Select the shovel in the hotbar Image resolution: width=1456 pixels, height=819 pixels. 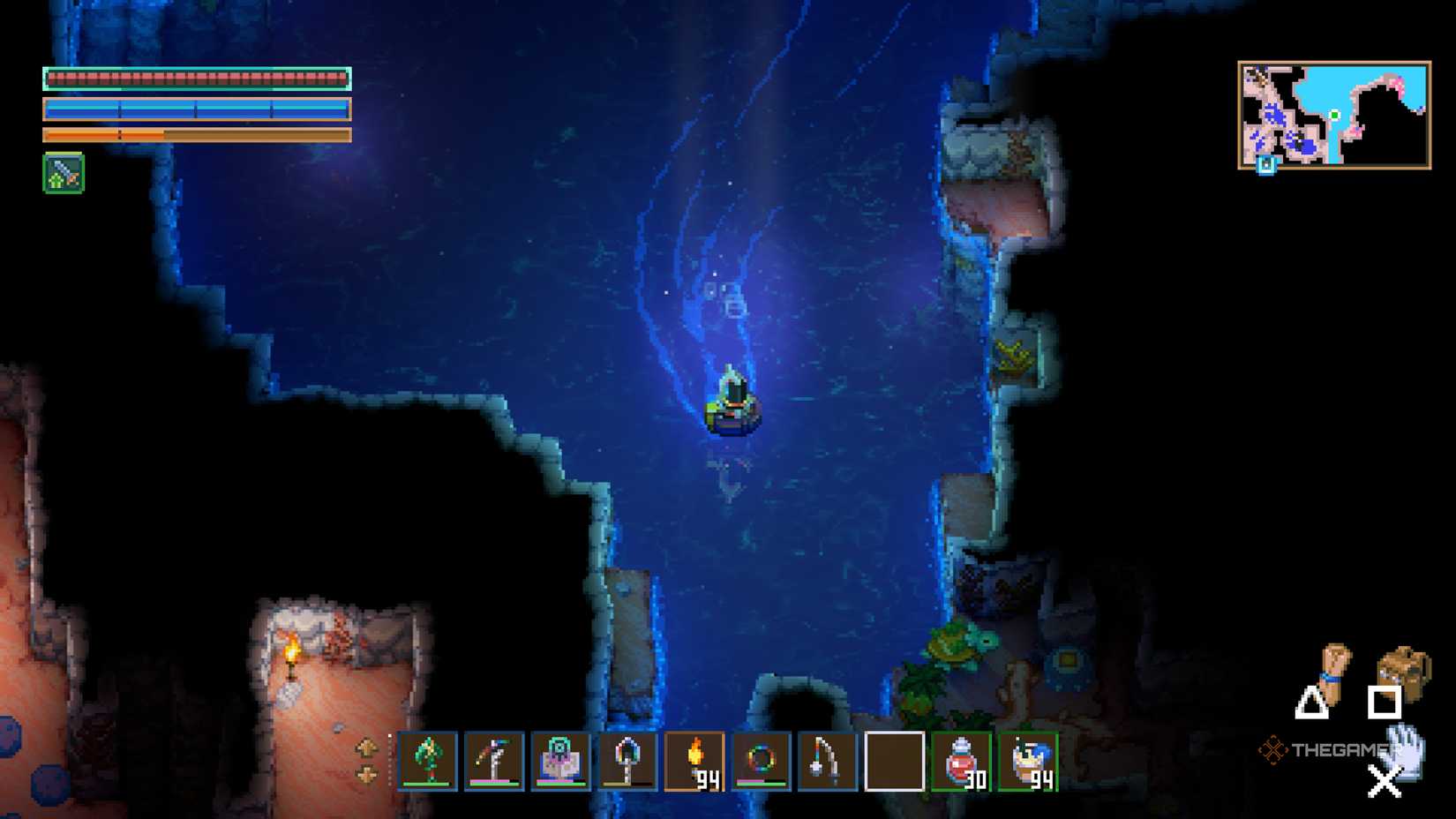click(628, 761)
